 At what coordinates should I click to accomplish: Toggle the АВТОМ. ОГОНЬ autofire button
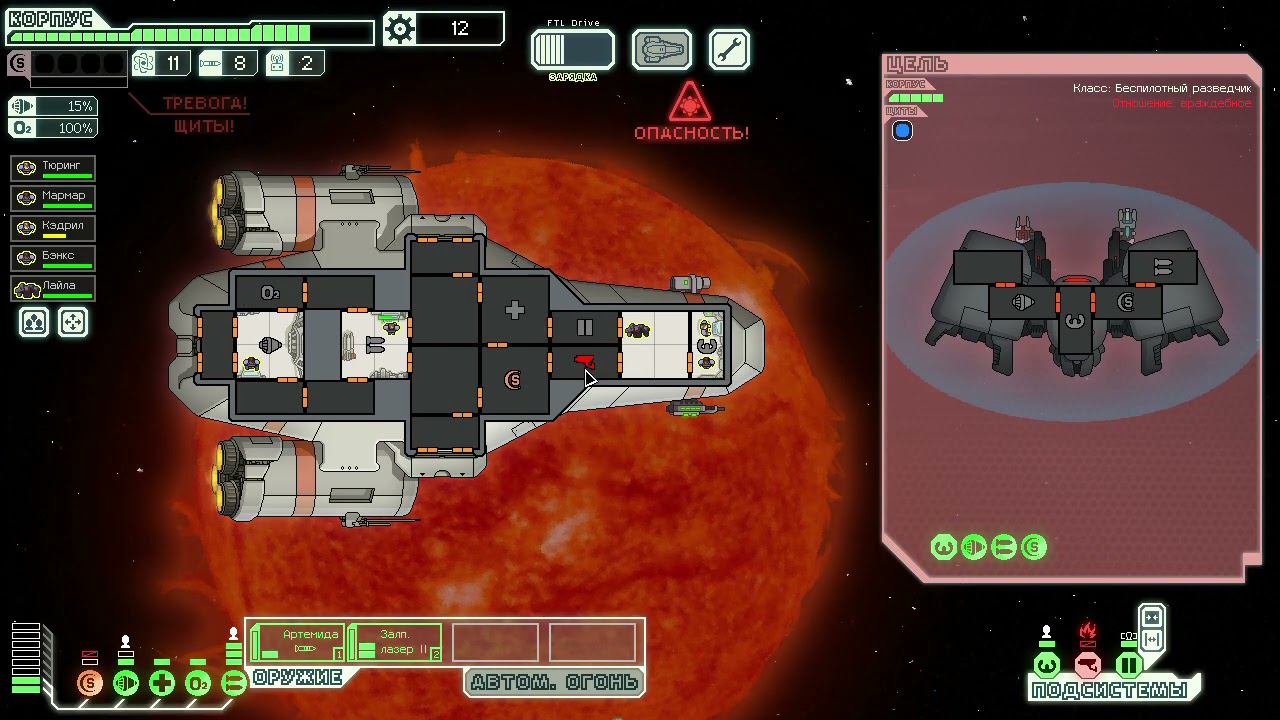(553, 683)
